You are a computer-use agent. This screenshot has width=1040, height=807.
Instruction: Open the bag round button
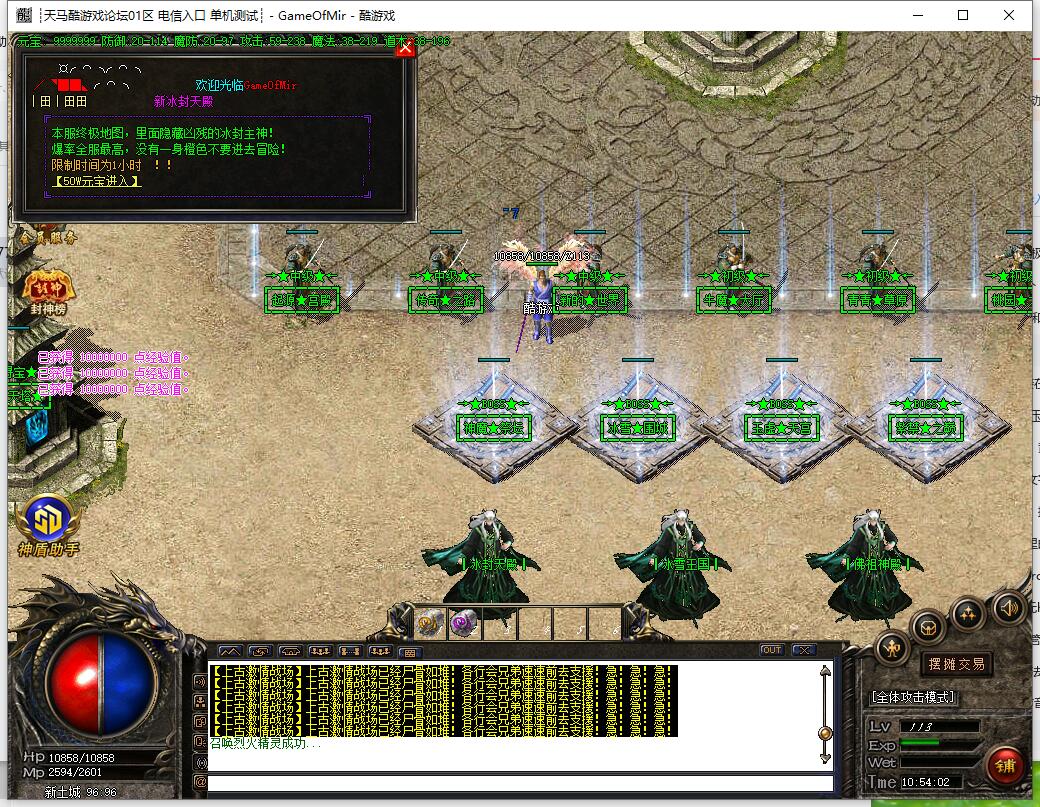coord(929,627)
